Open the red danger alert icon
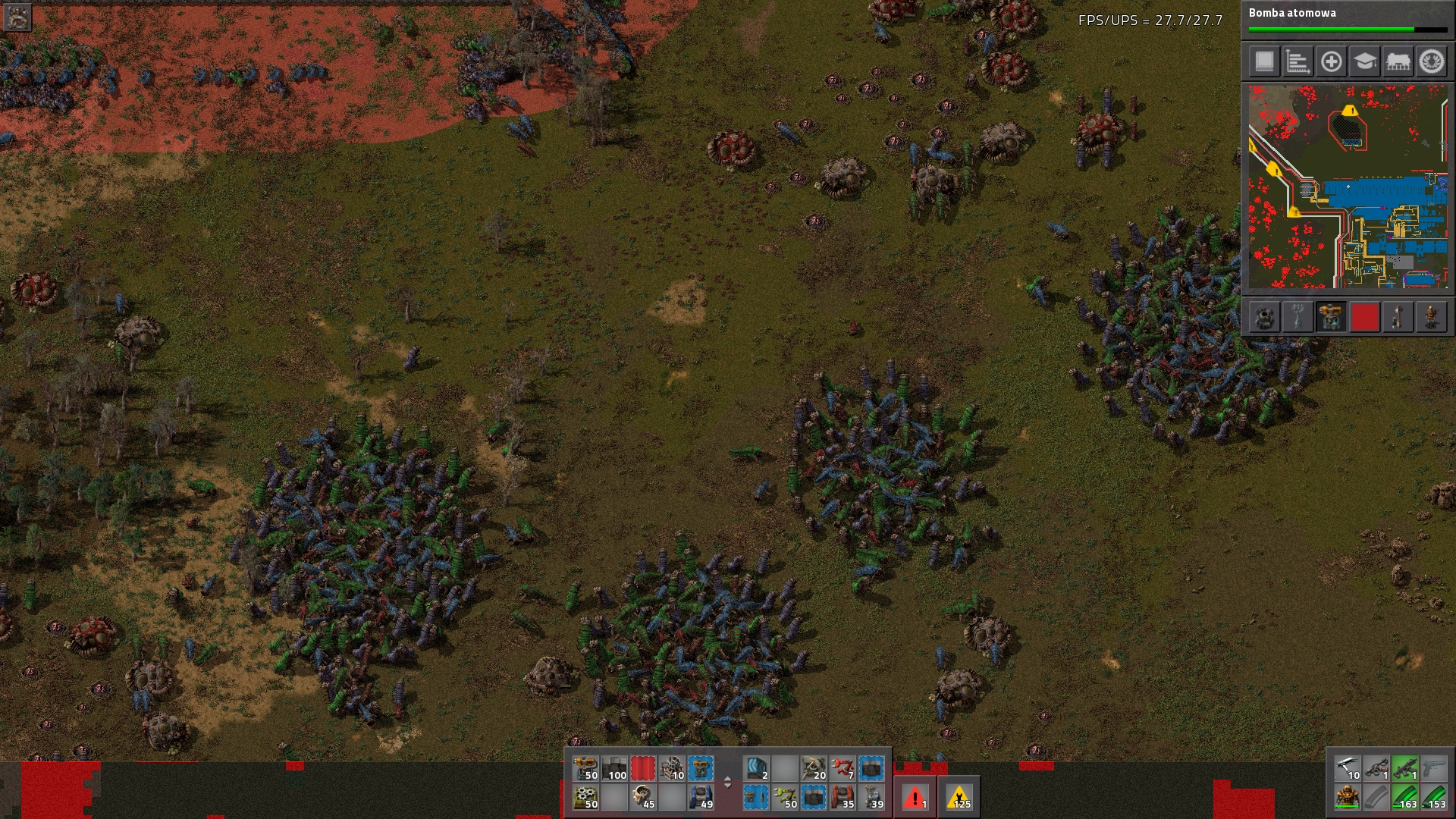 pos(915,797)
